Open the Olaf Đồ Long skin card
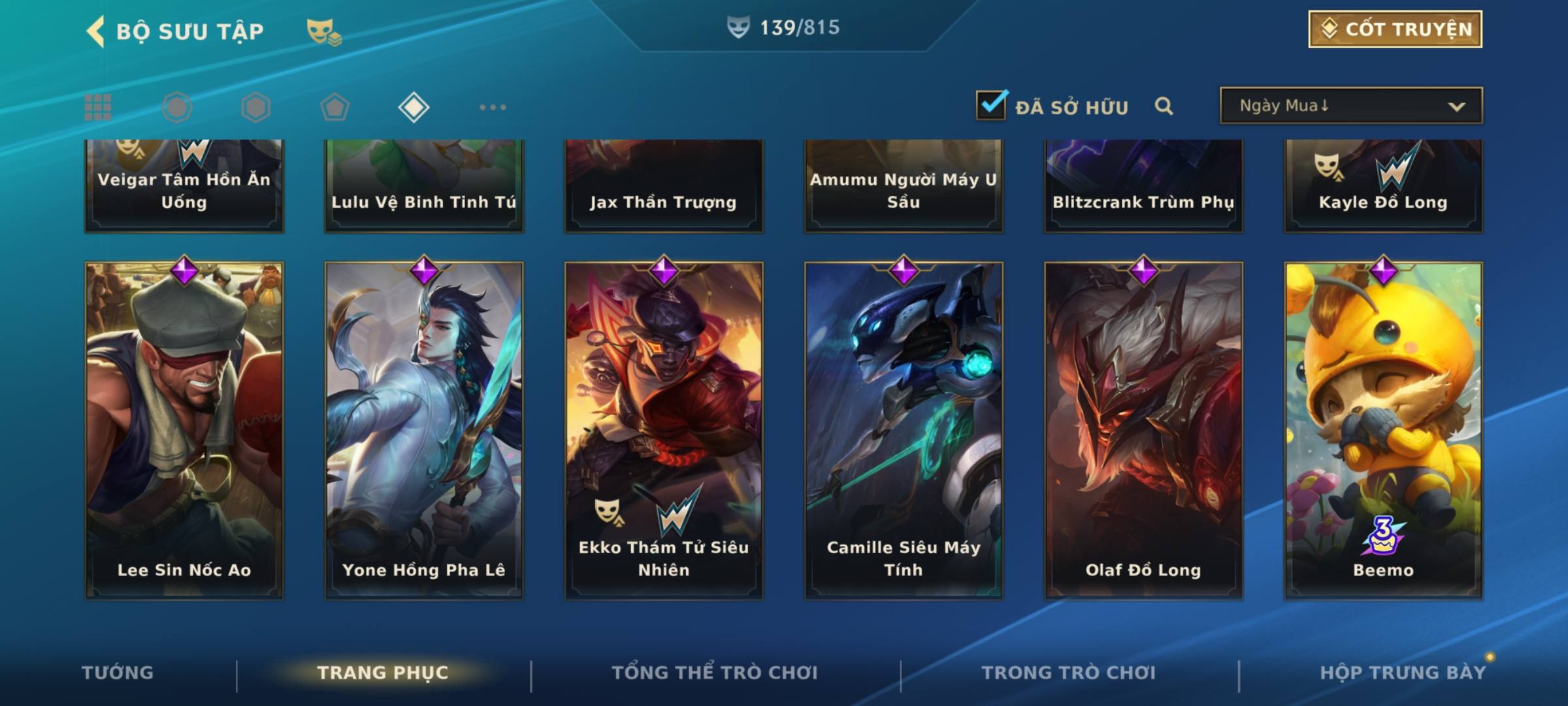Viewport: 1568px width, 706px height. click(x=1143, y=430)
